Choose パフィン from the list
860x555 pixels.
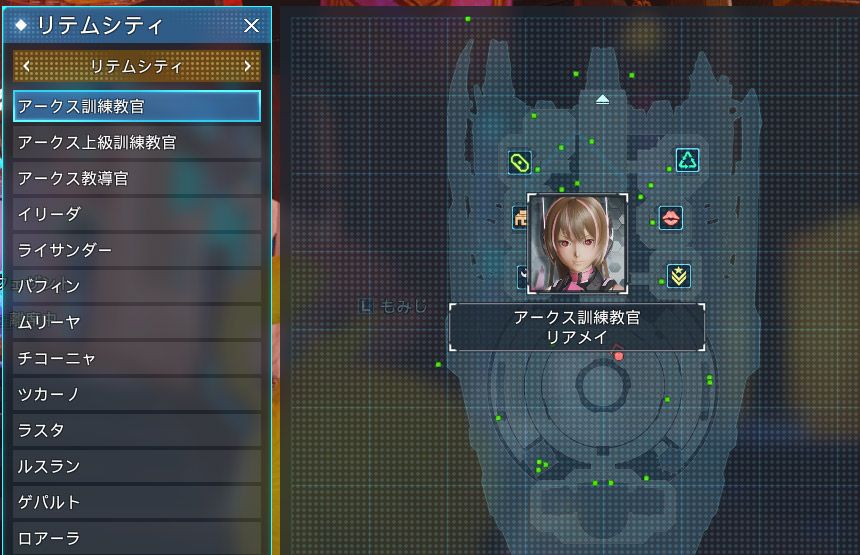tap(137, 286)
